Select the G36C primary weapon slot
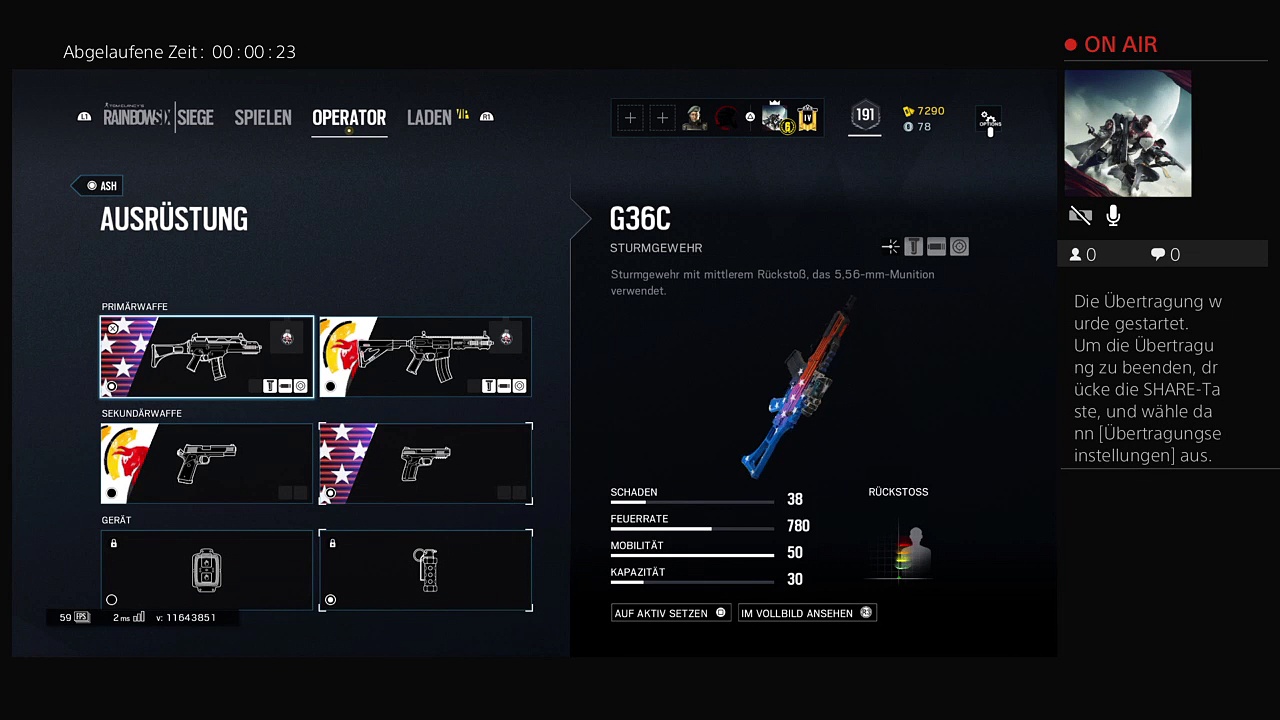The height and width of the screenshot is (720, 1280). pyautogui.click(x=206, y=357)
